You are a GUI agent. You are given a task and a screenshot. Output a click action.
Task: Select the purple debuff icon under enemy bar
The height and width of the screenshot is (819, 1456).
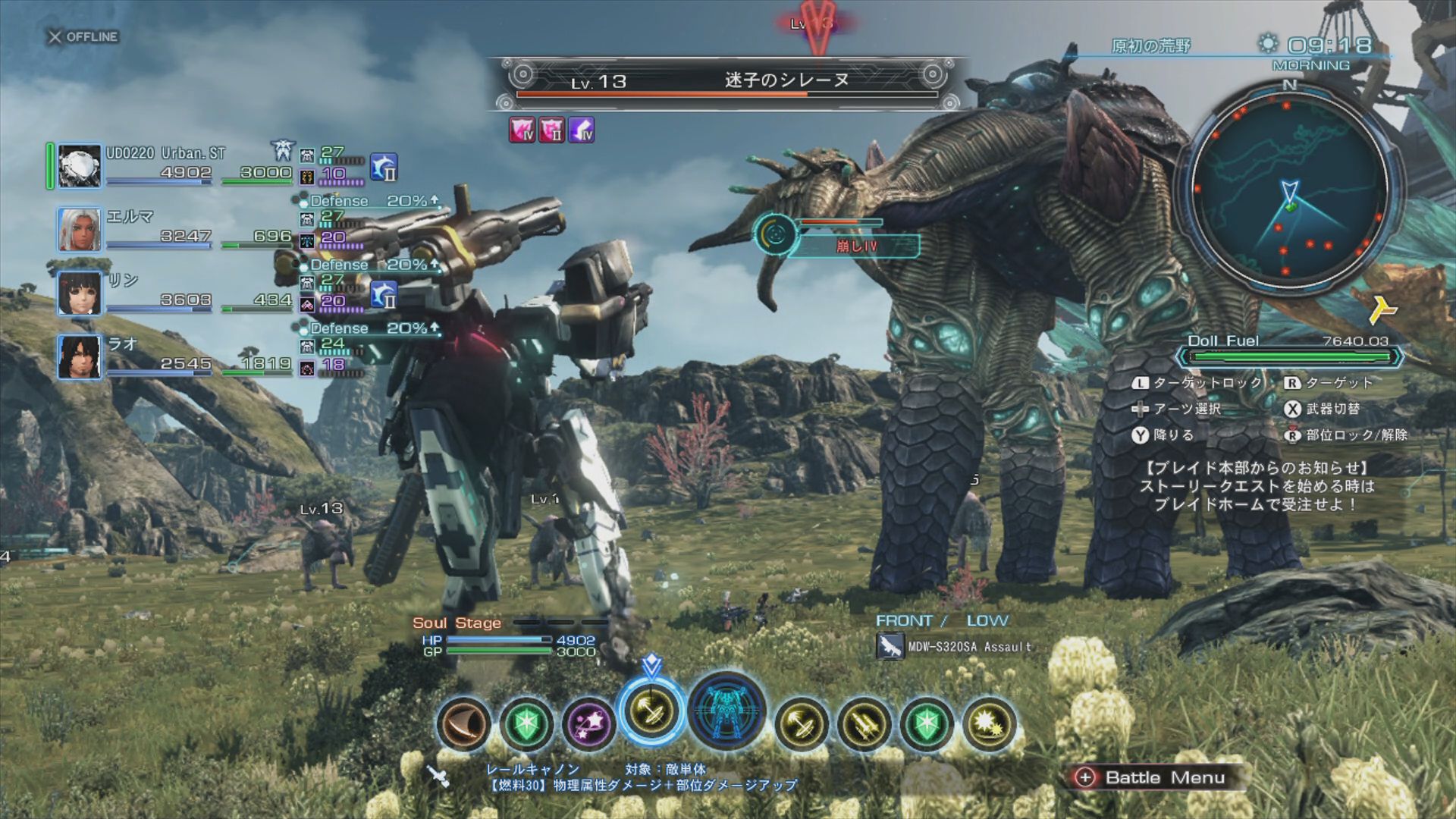(582, 130)
